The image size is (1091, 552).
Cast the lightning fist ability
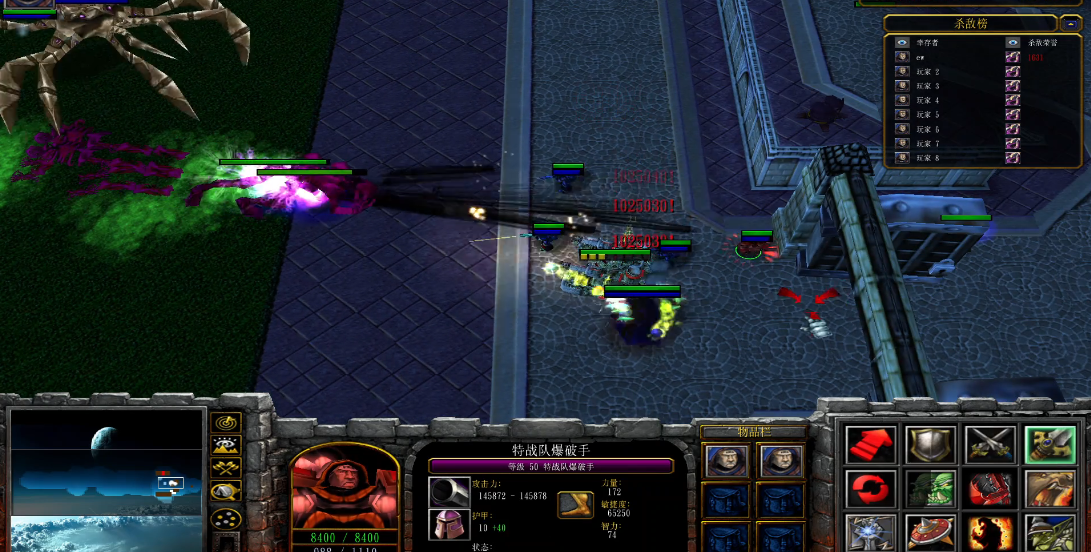[871, 533]
